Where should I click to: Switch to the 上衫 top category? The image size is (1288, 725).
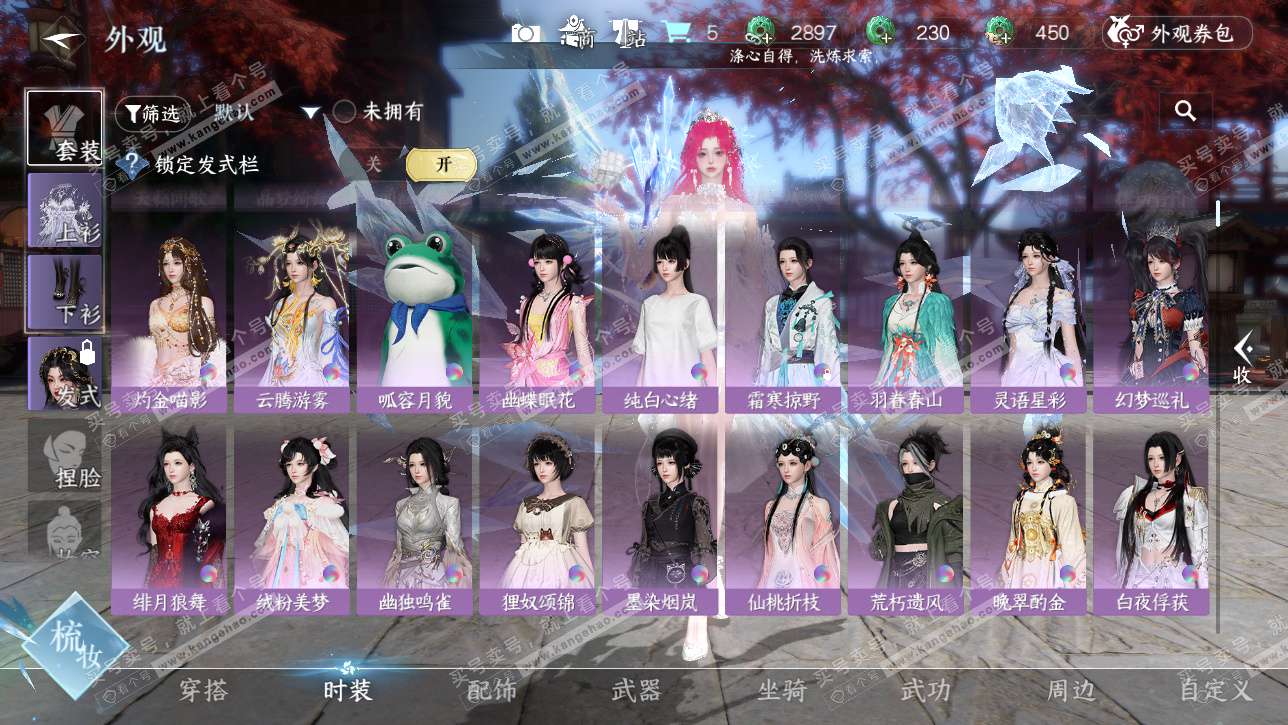click(65, 210)
